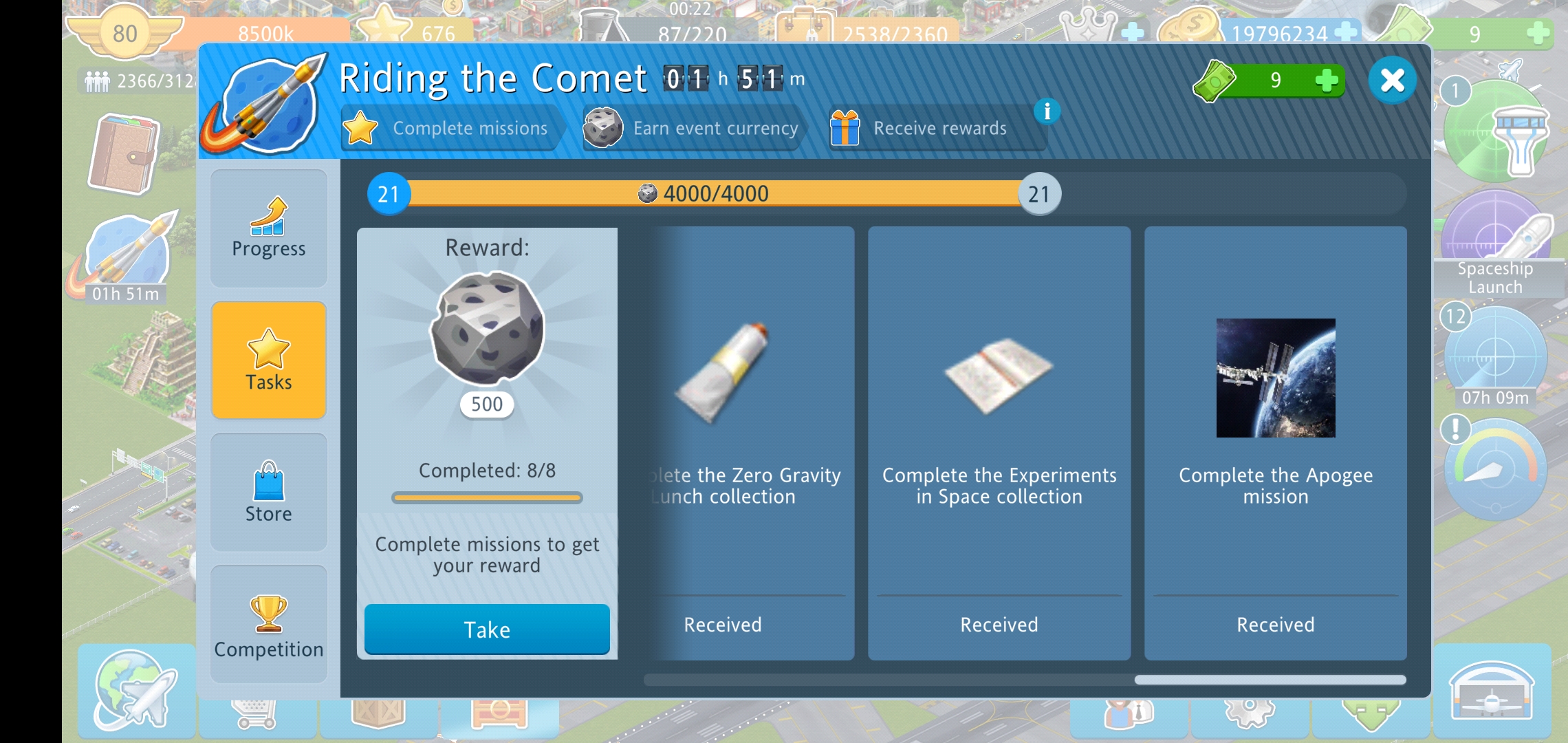Click the task list horizontal scrollbar
The height and width of the screenshot is (743, 1568).
(x=1270, y=680)
